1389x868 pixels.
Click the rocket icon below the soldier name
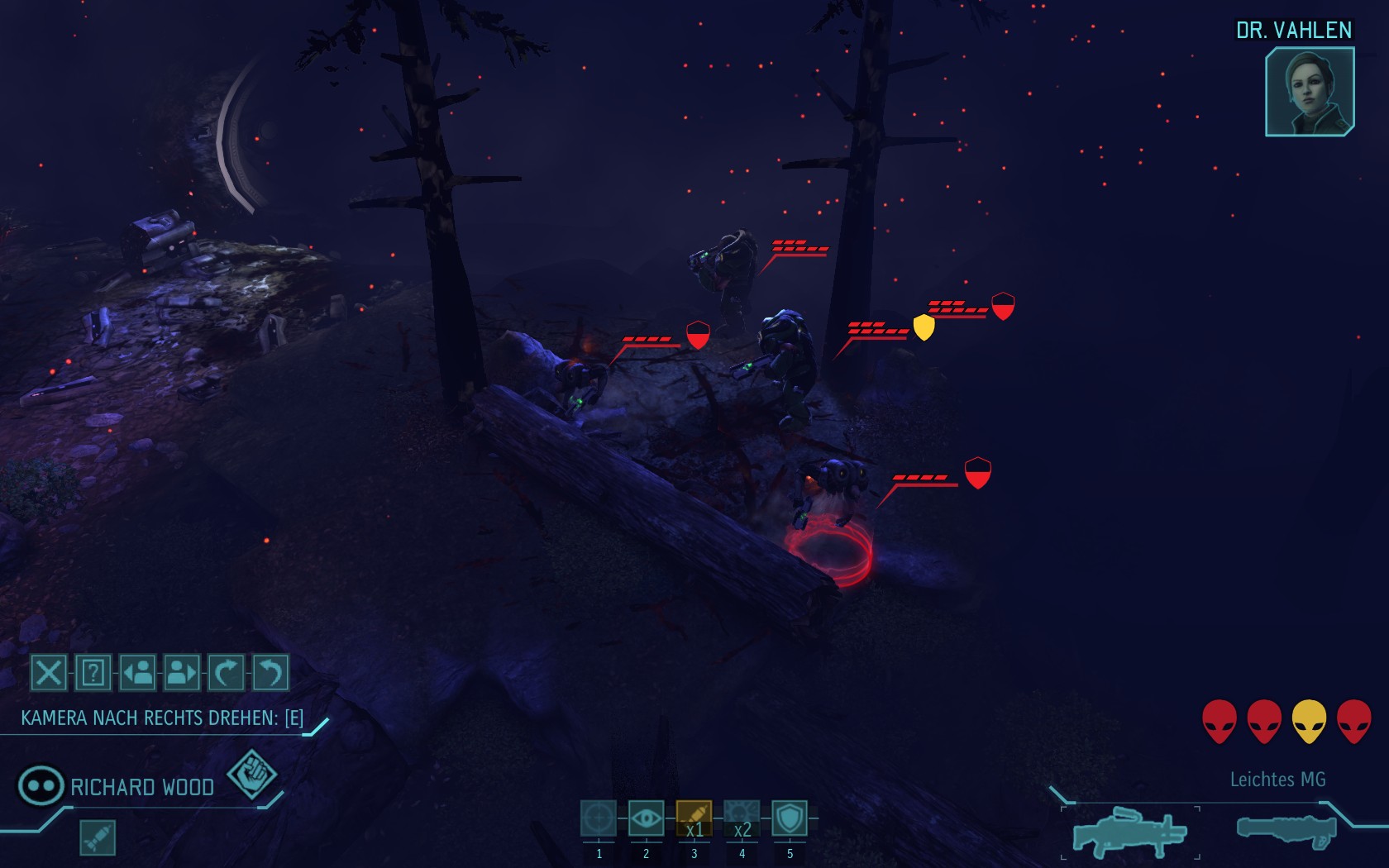click(98, 837)
